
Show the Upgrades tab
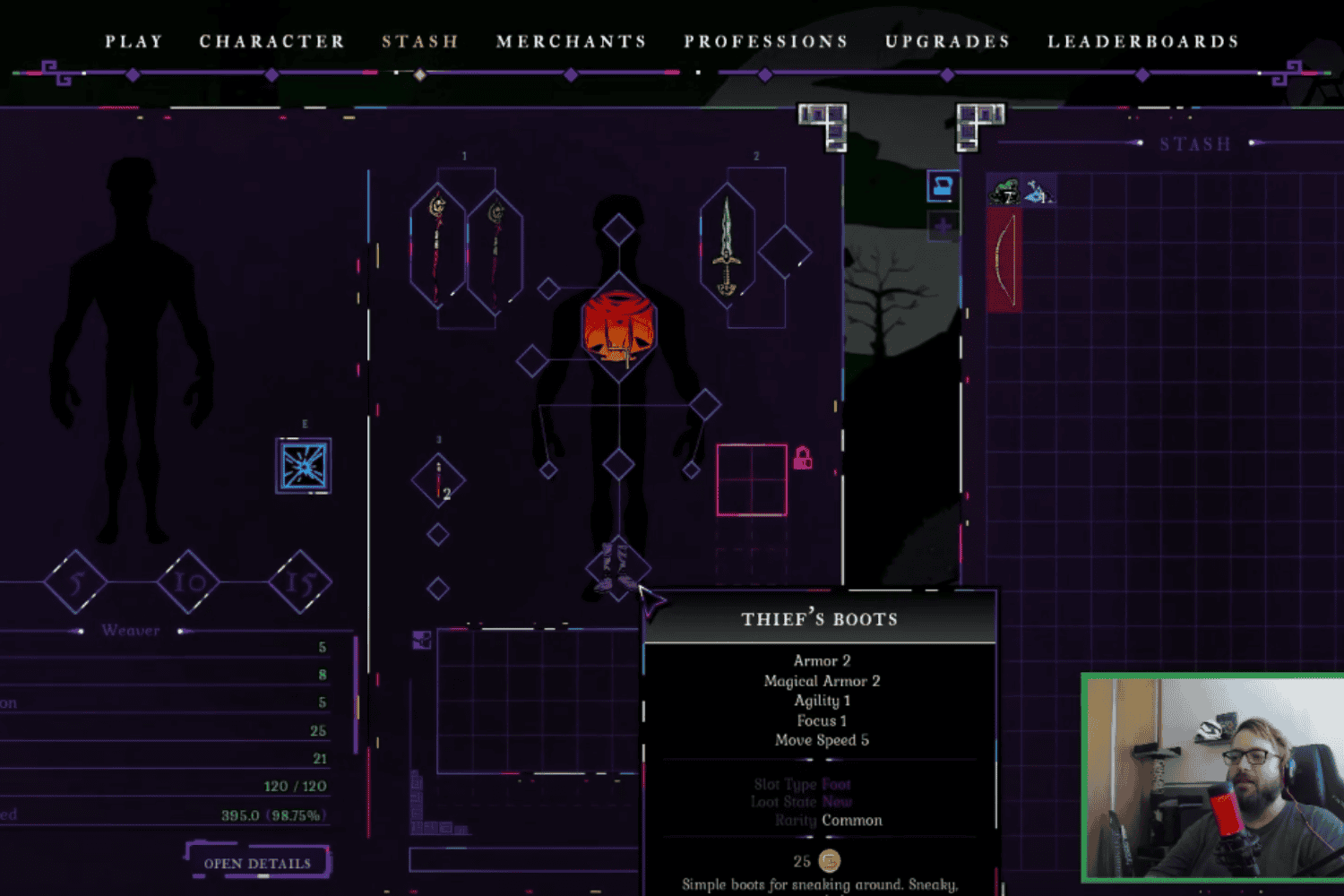click(947, 42)
